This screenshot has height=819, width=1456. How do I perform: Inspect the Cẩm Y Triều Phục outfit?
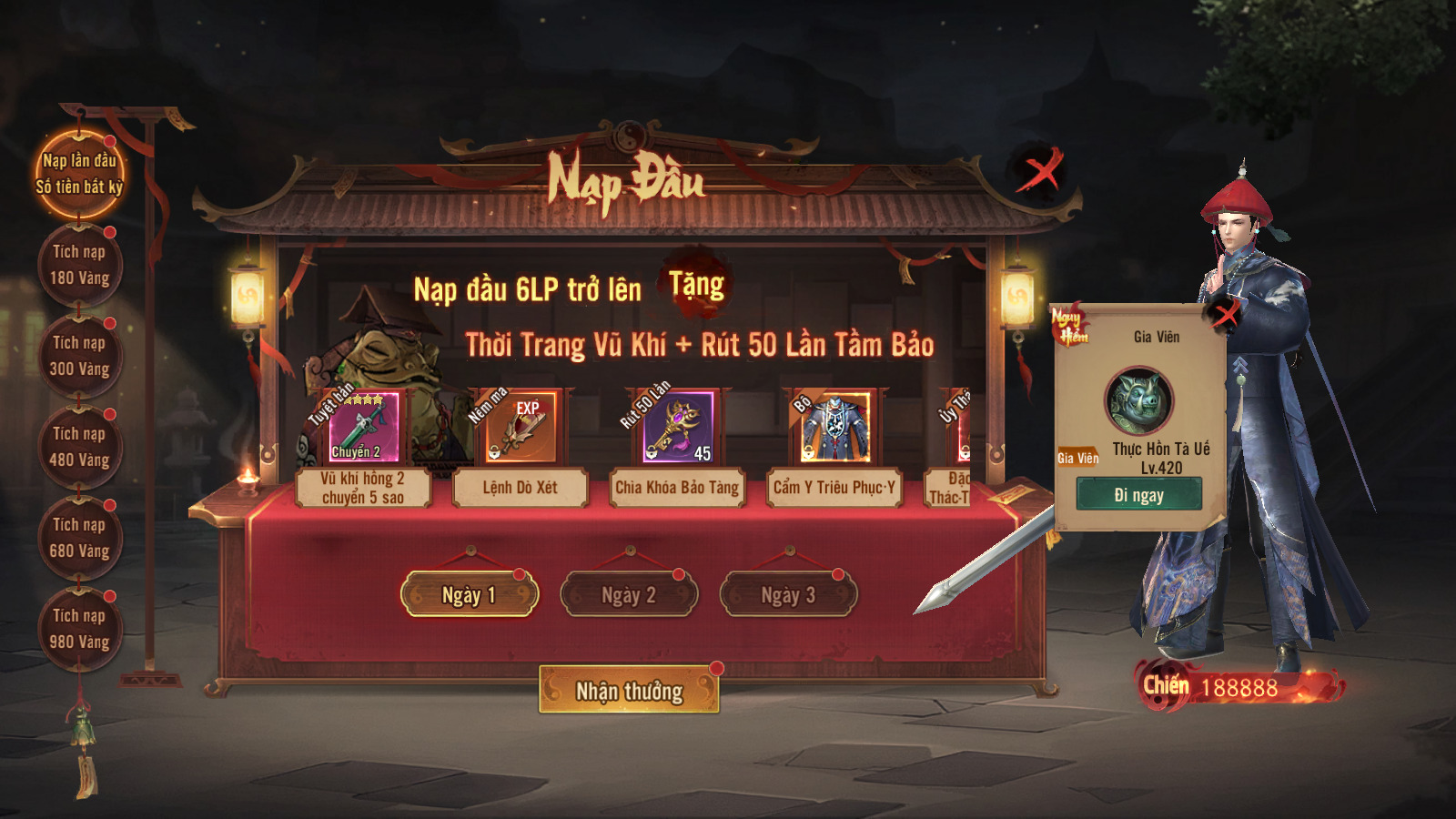click(834, 428)
